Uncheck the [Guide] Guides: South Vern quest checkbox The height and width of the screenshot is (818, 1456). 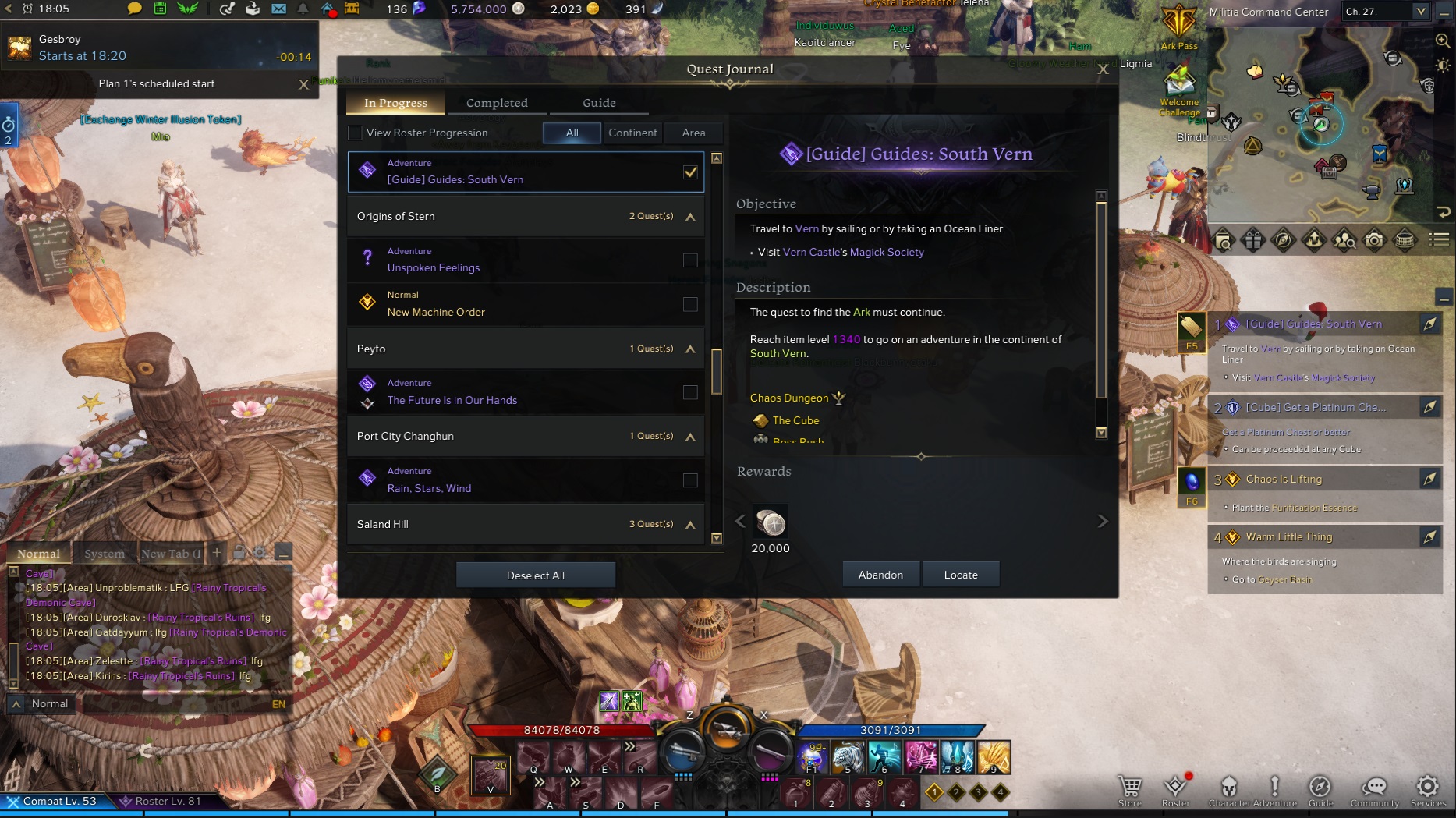click(x=689, y=172)
